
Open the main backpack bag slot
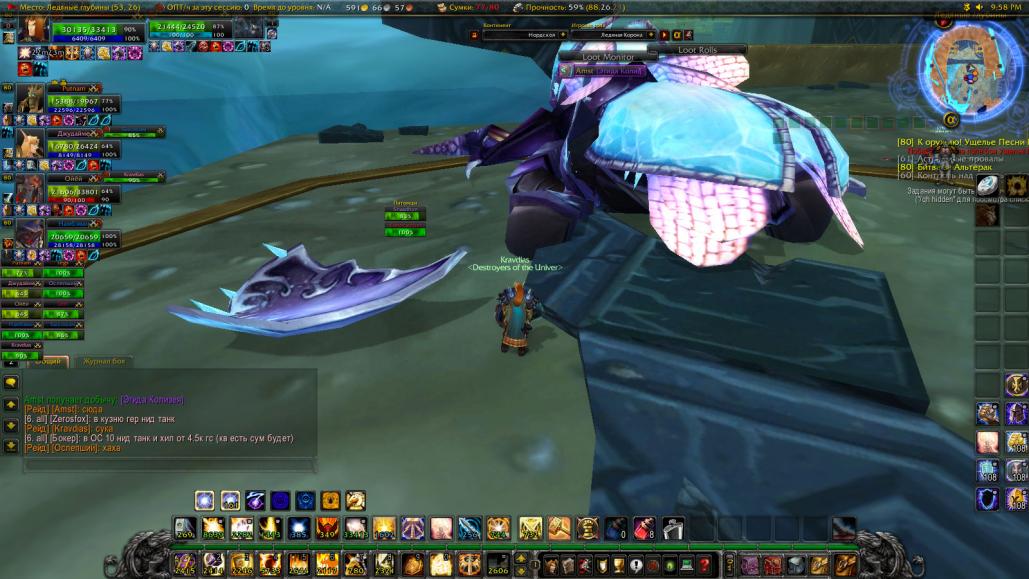point(846,566)
